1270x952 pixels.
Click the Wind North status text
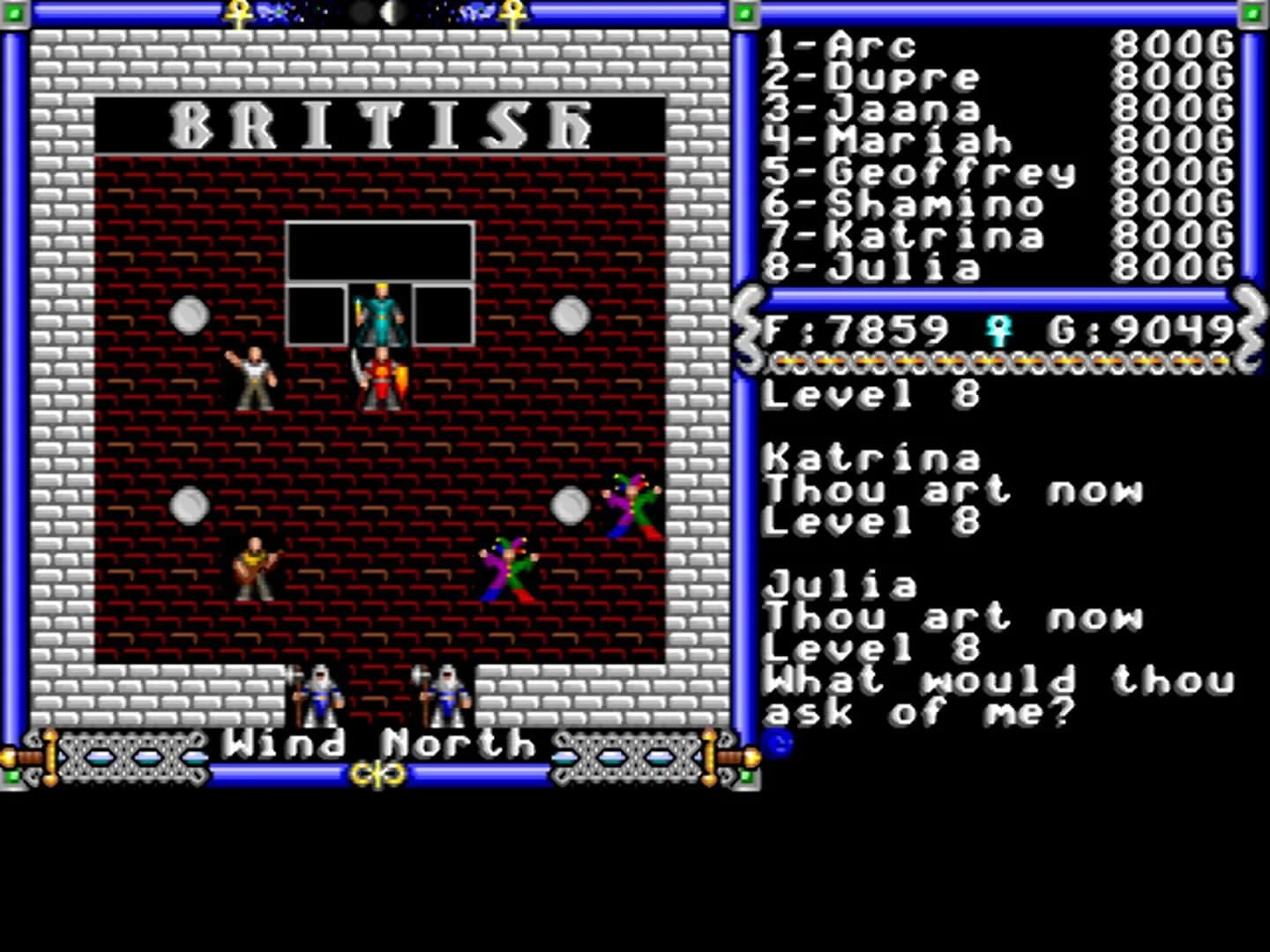tap(375, 745)
